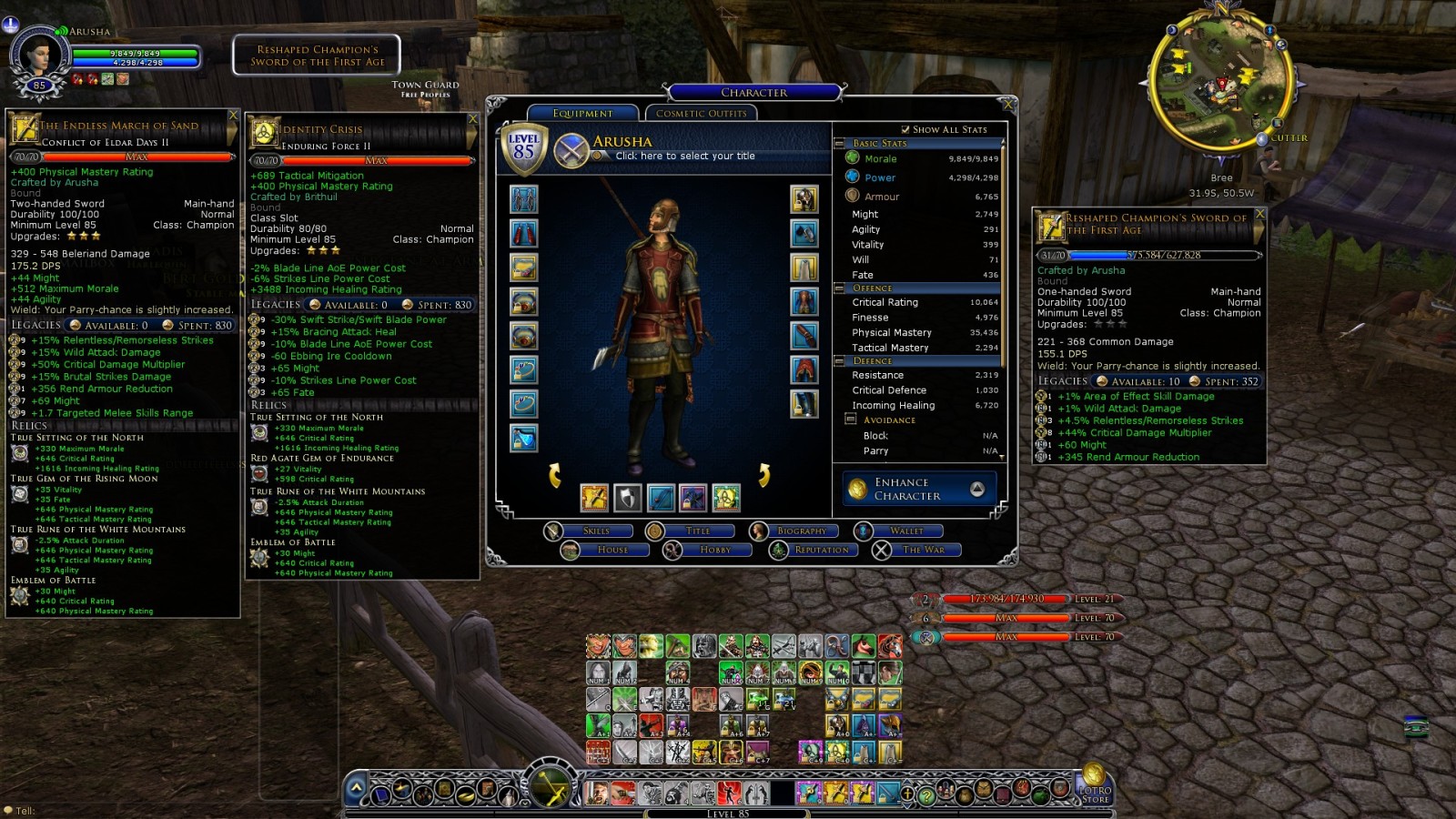Close the Reshaped Champion's Sword tooltip
1456x819 pixels.
[1259, 214]
